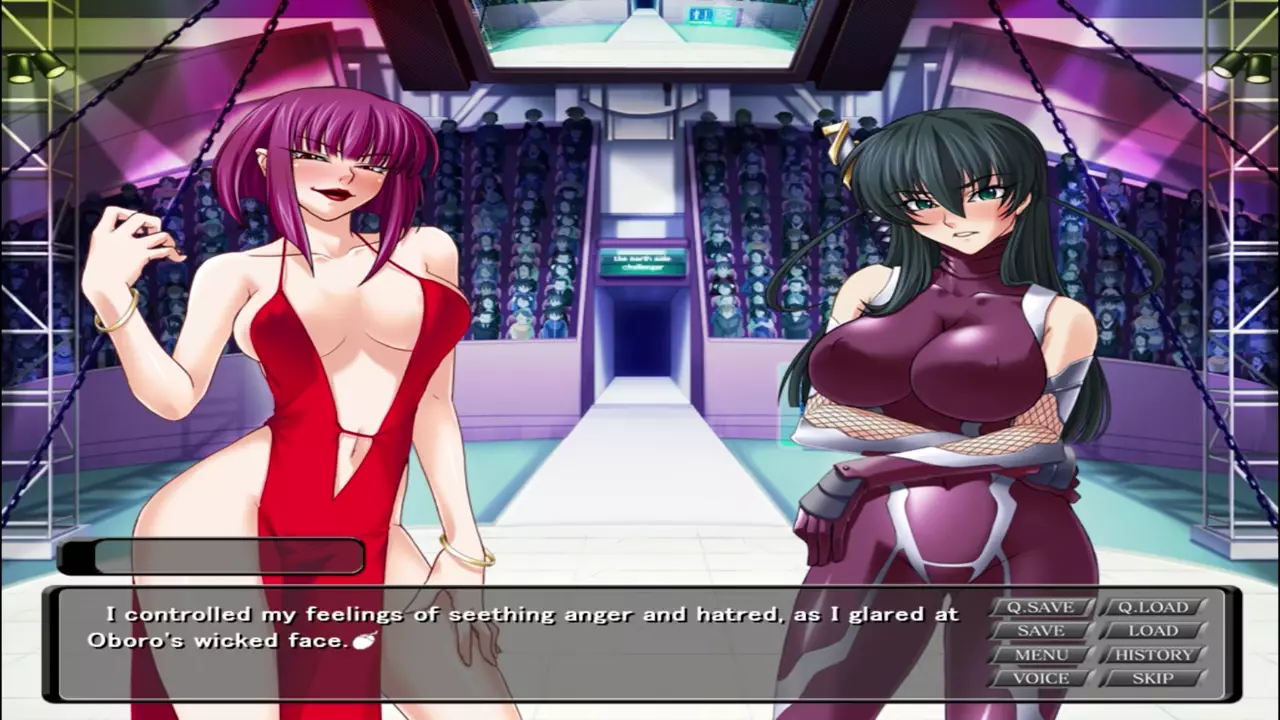Activate SKIP to fast-forward dialogue
Viewport: 1280px width, 720px height.
coord(1153,678)
